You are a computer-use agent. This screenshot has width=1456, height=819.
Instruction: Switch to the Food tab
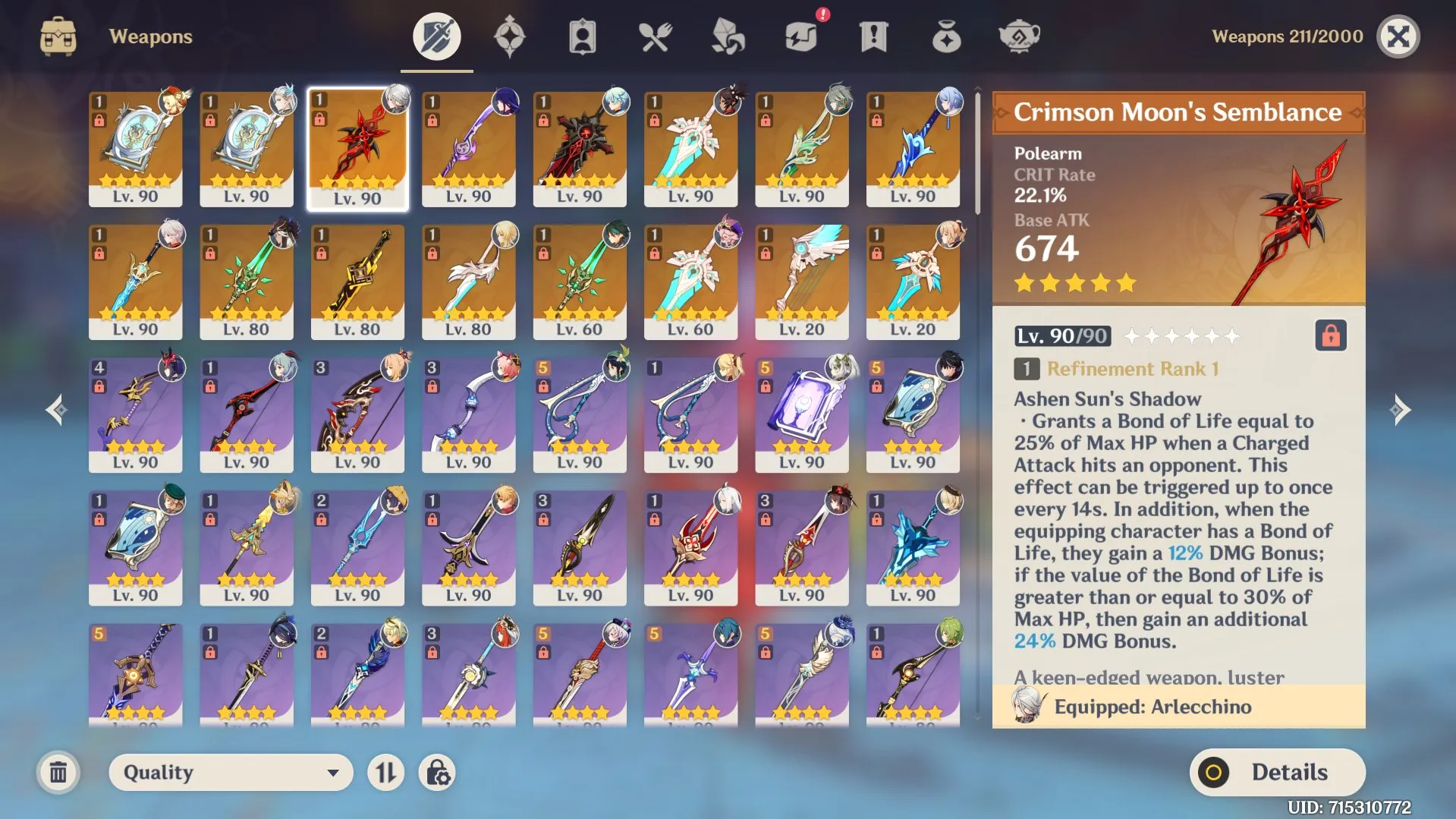(x=654, y=36)
